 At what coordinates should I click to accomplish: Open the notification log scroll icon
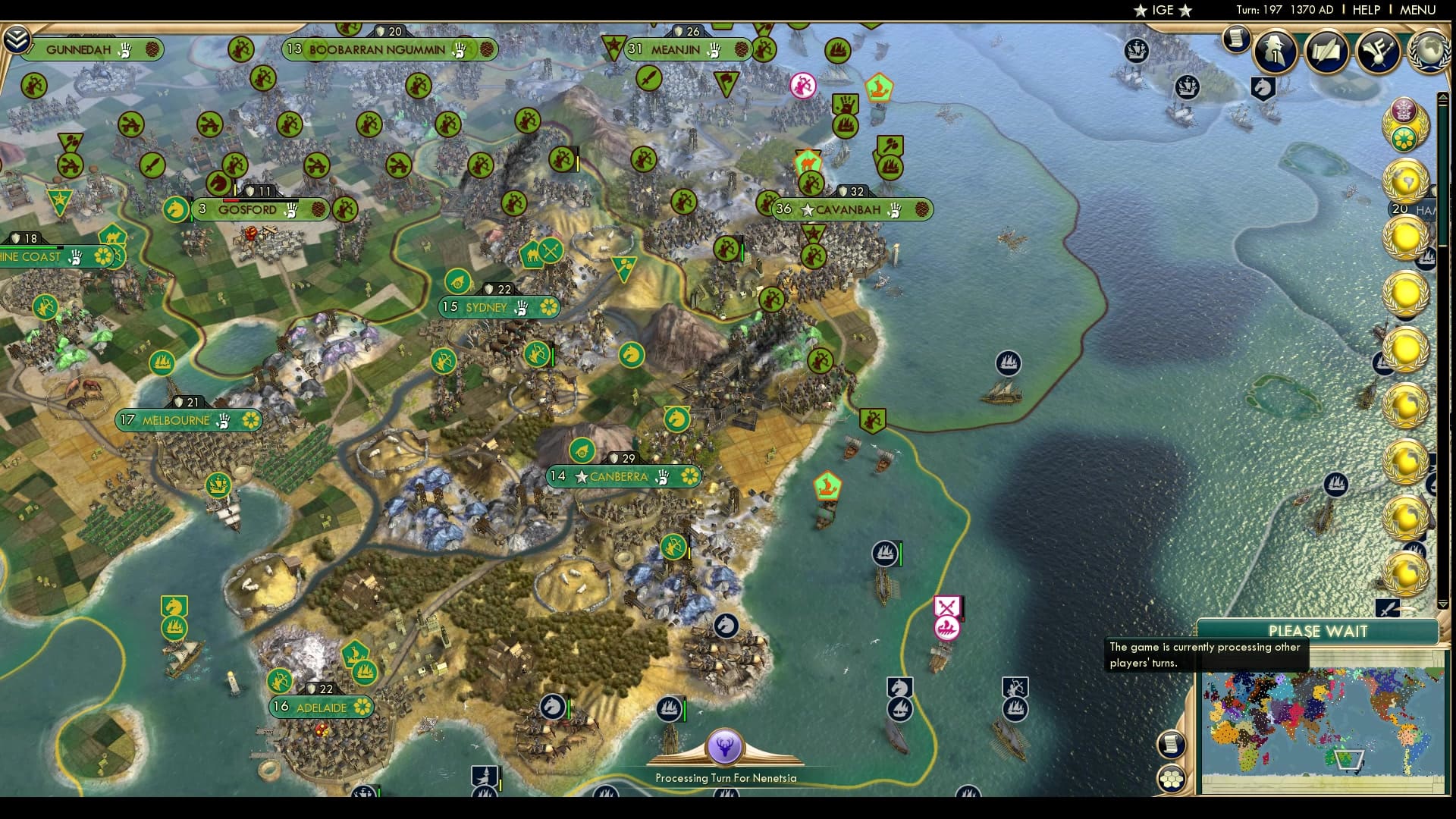(x=1236, y=39)
